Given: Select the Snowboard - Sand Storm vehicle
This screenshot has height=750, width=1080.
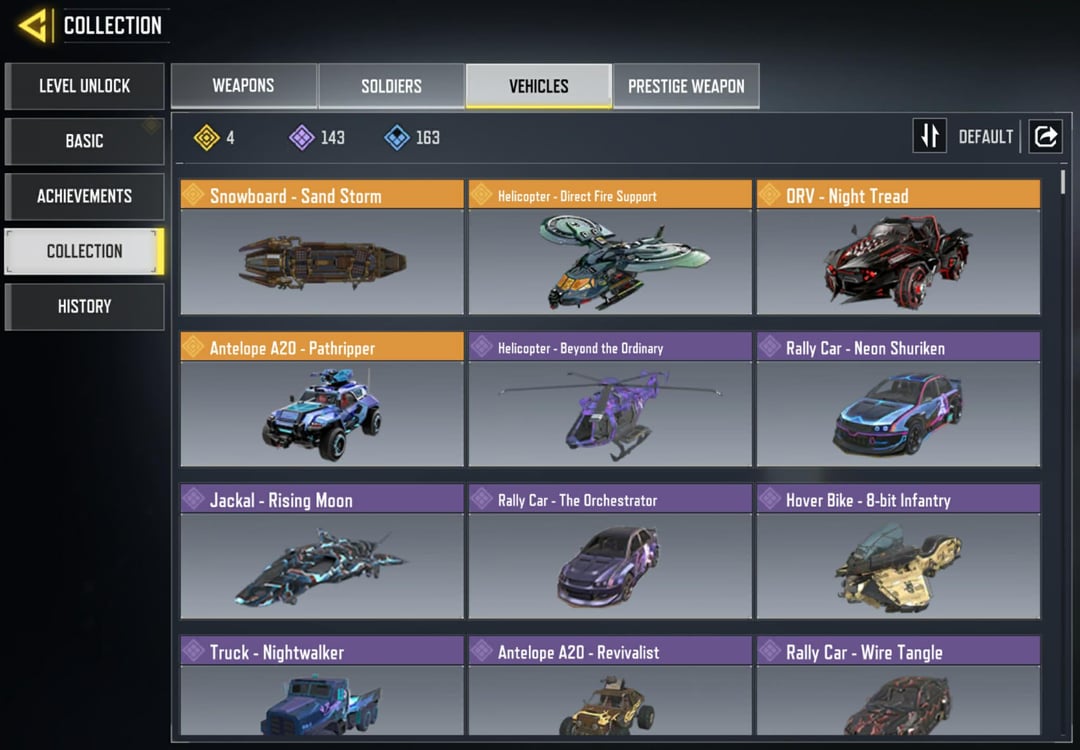Looking at the screenshot, I should [x=322, y=248].
